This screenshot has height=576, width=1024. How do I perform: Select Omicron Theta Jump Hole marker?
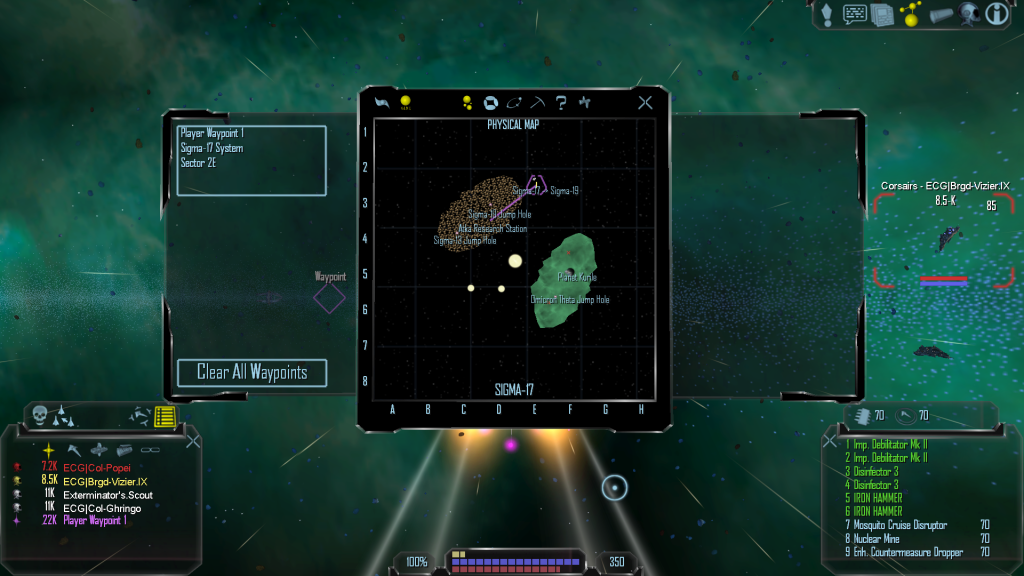[x=570, y=299]
